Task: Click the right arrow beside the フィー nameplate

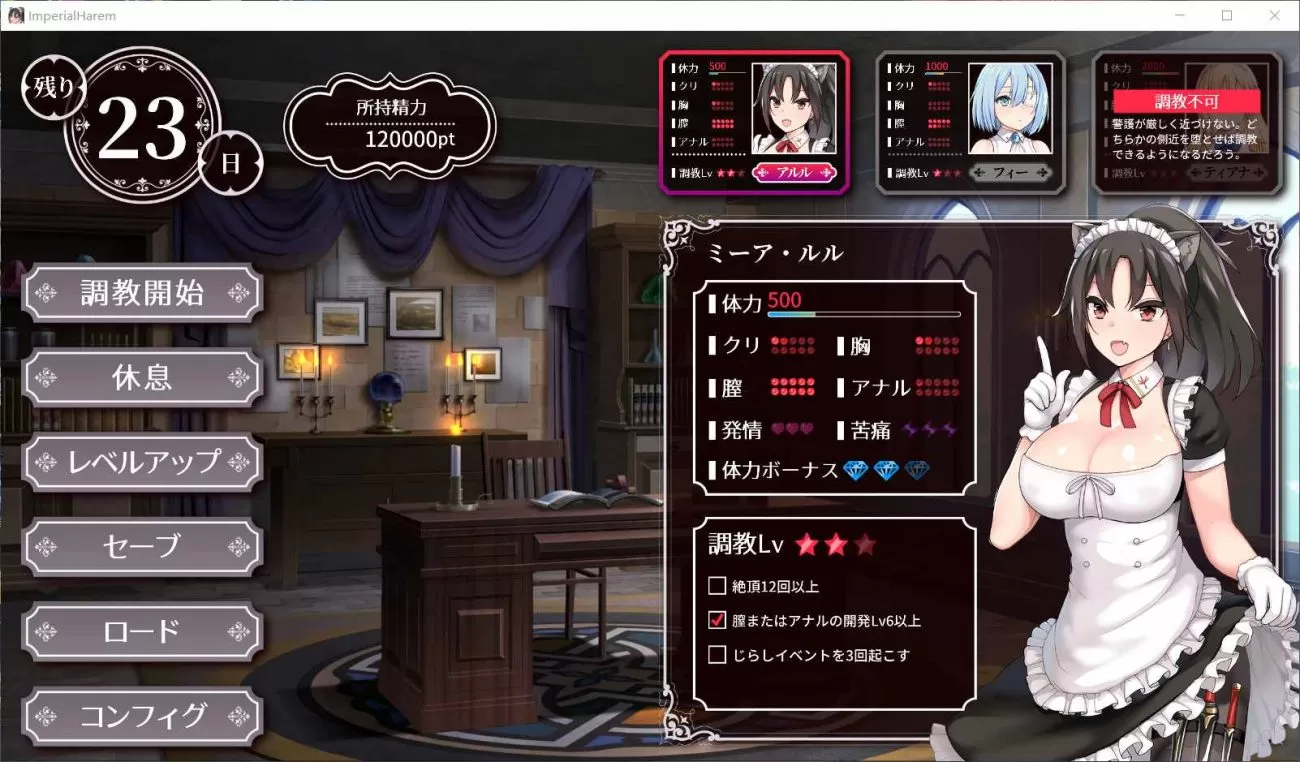Action: (x=1041, y=172)
